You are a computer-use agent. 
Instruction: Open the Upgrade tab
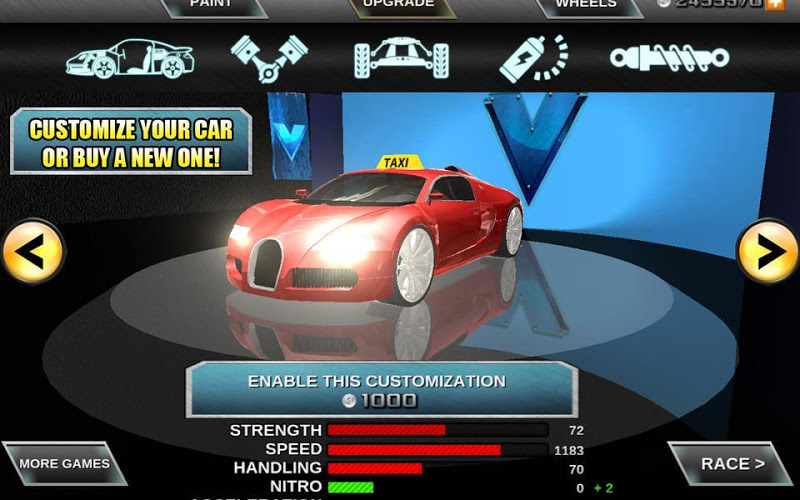[x=398, y=6]
